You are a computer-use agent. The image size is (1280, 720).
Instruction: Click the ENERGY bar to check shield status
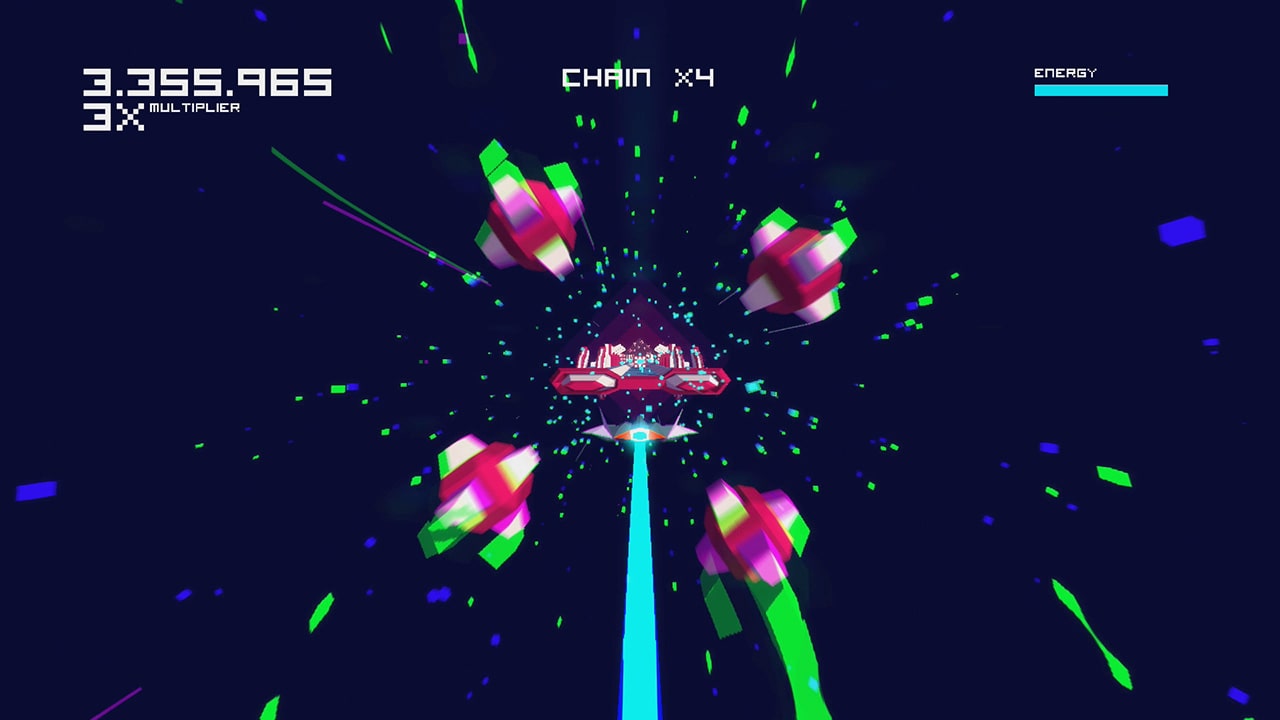pyautogui.click(x=1100, y=90)
